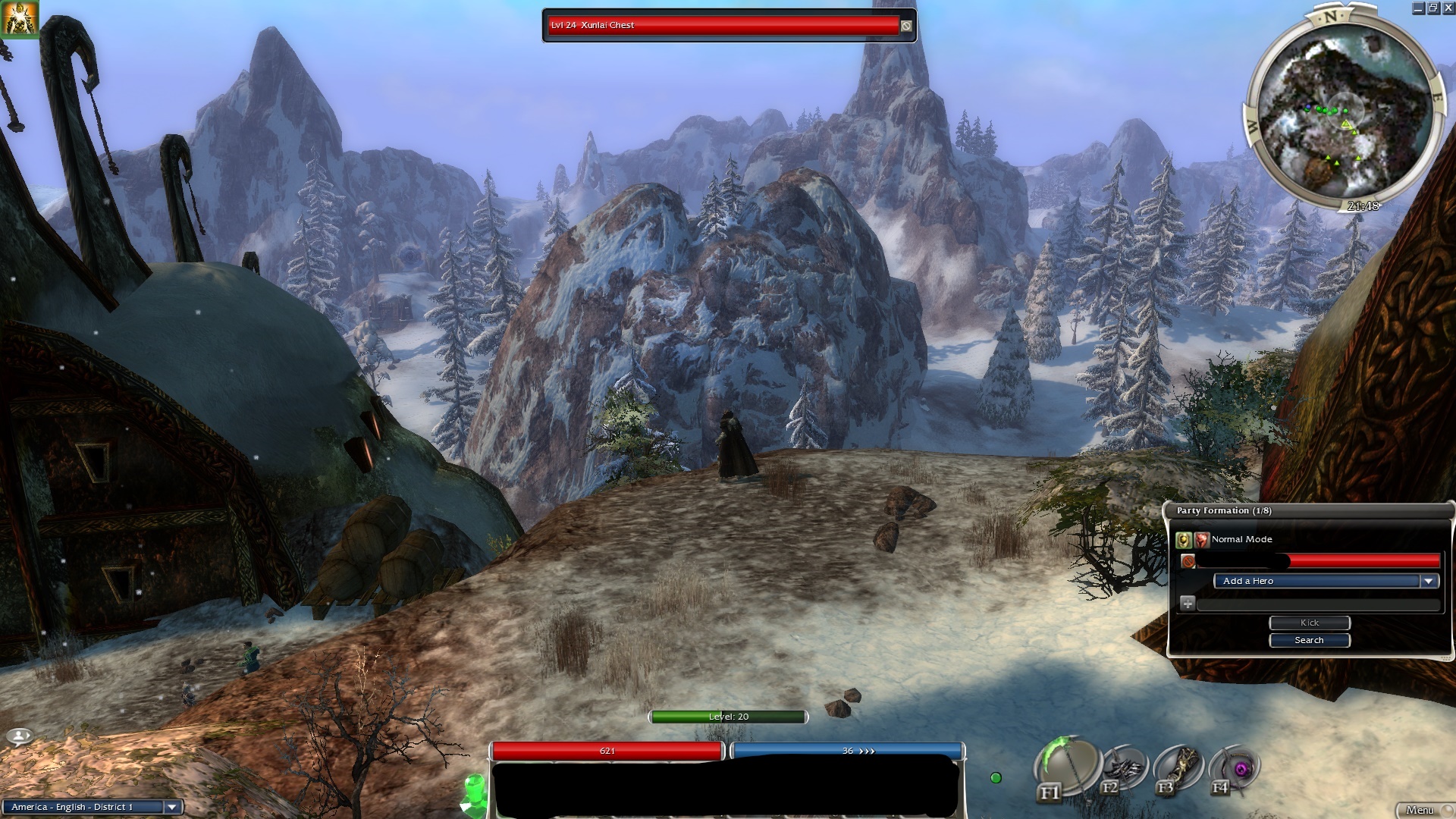
Task: Click the skill effect icon in top-left corner
Action: [19, 19]
